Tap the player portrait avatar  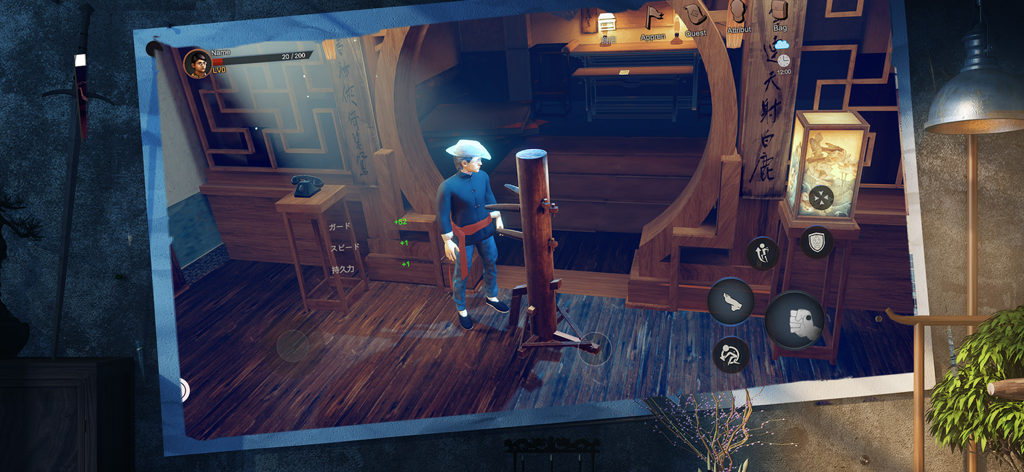[x=197, y=64]
